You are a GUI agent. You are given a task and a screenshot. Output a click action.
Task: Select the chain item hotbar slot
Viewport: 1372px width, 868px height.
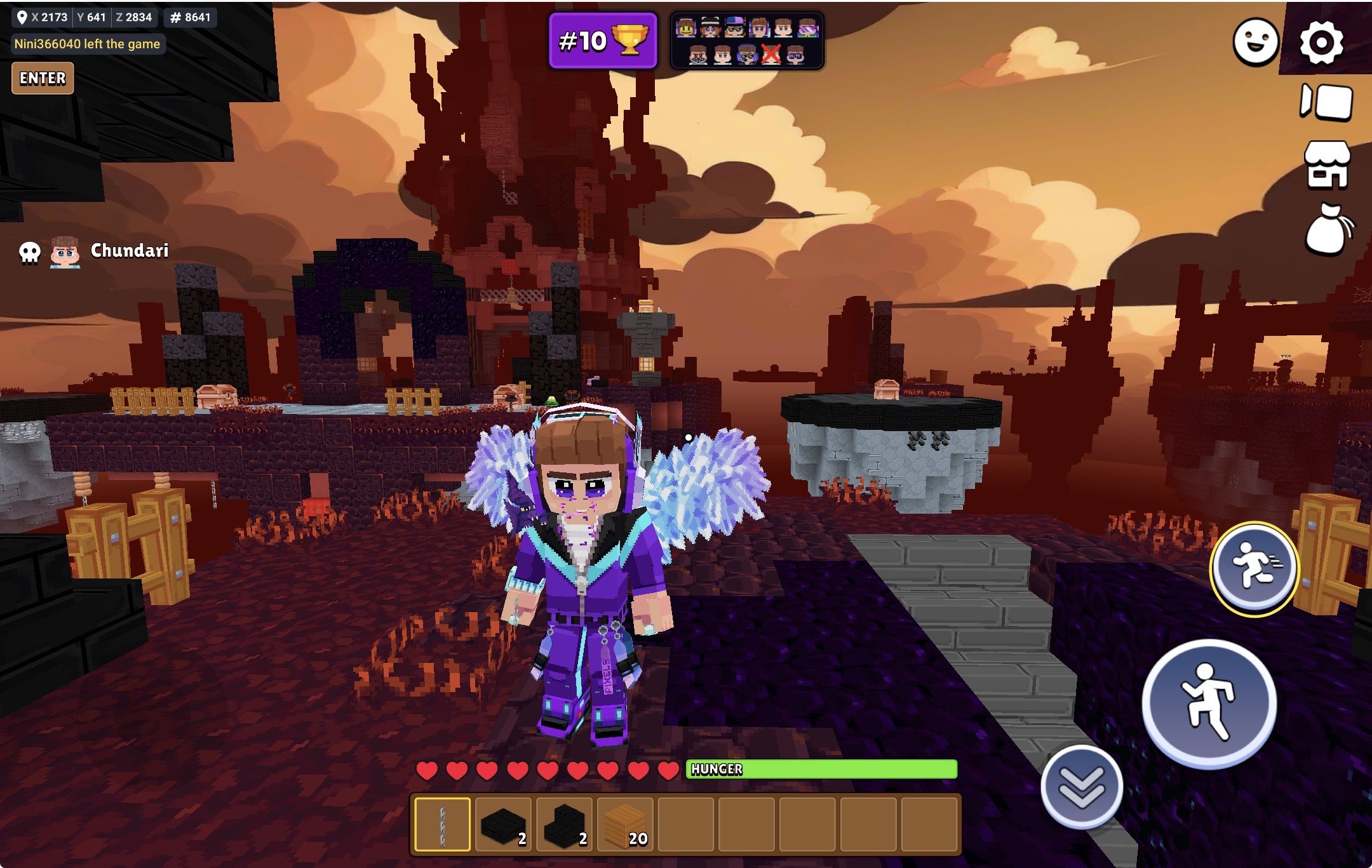point(442,824)
